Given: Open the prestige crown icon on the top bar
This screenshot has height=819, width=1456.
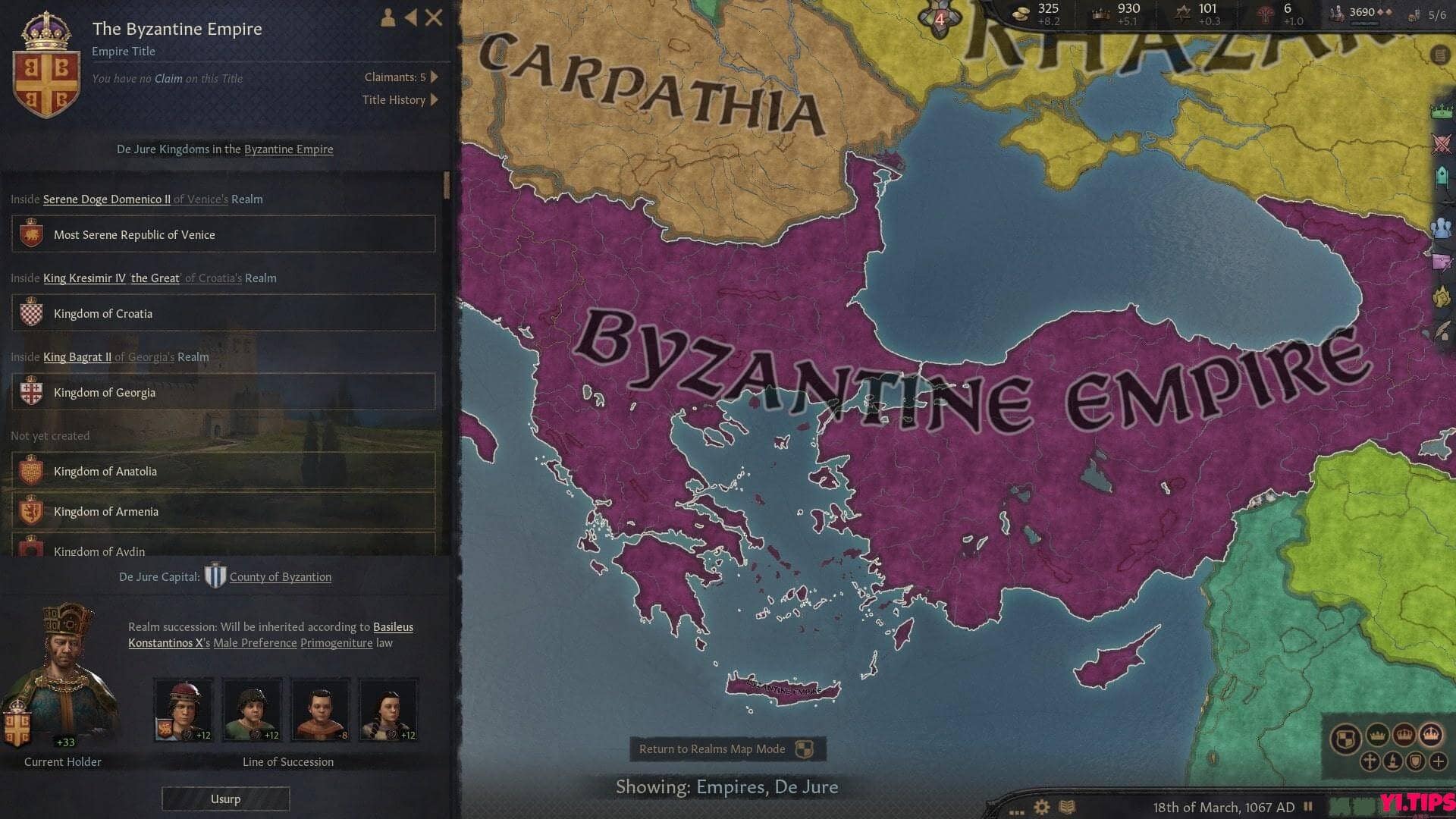Looking at the screenshot, I should point(1100,14).
